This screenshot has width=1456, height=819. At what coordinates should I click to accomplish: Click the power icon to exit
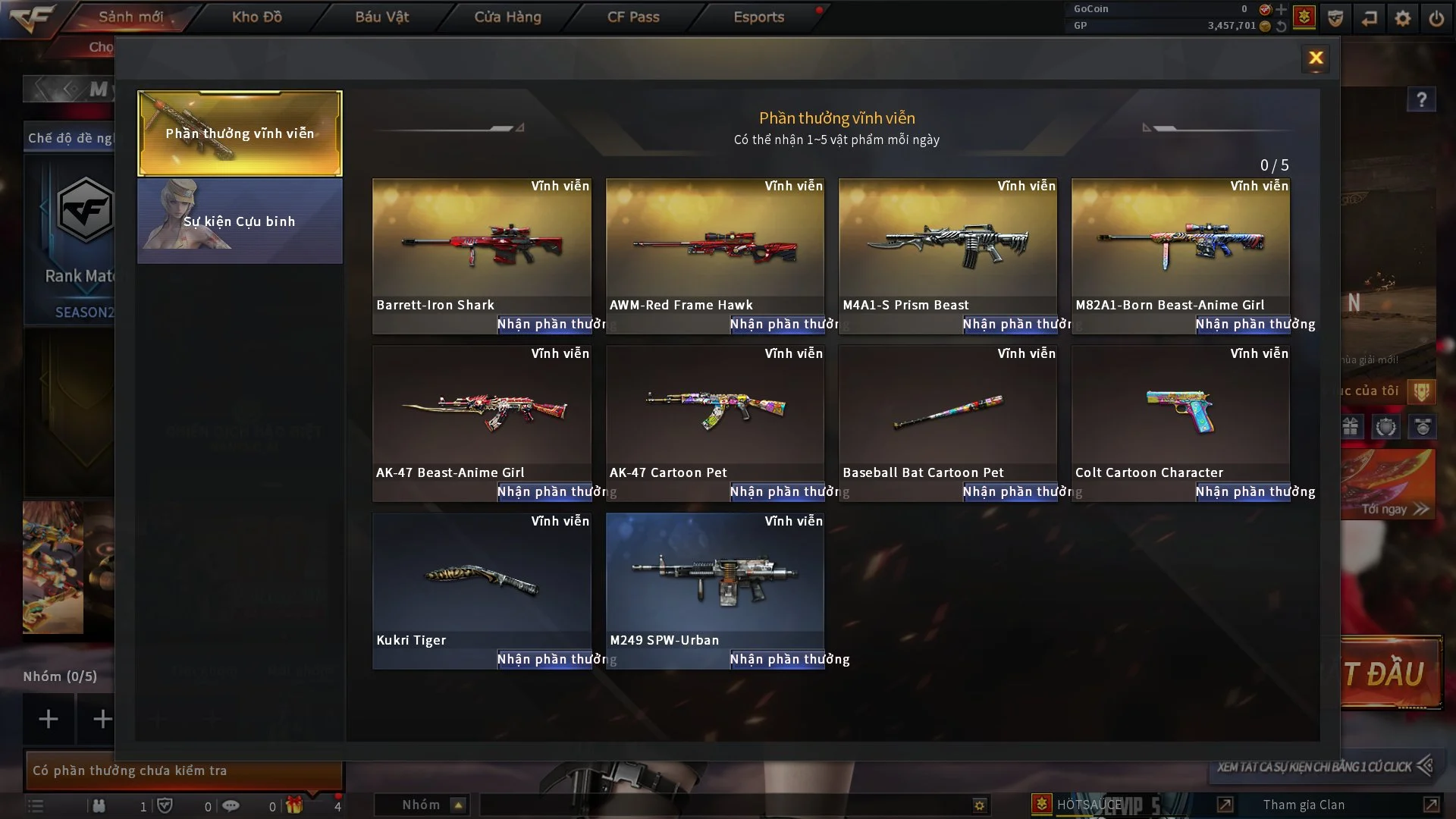(x=1436, y=17)
